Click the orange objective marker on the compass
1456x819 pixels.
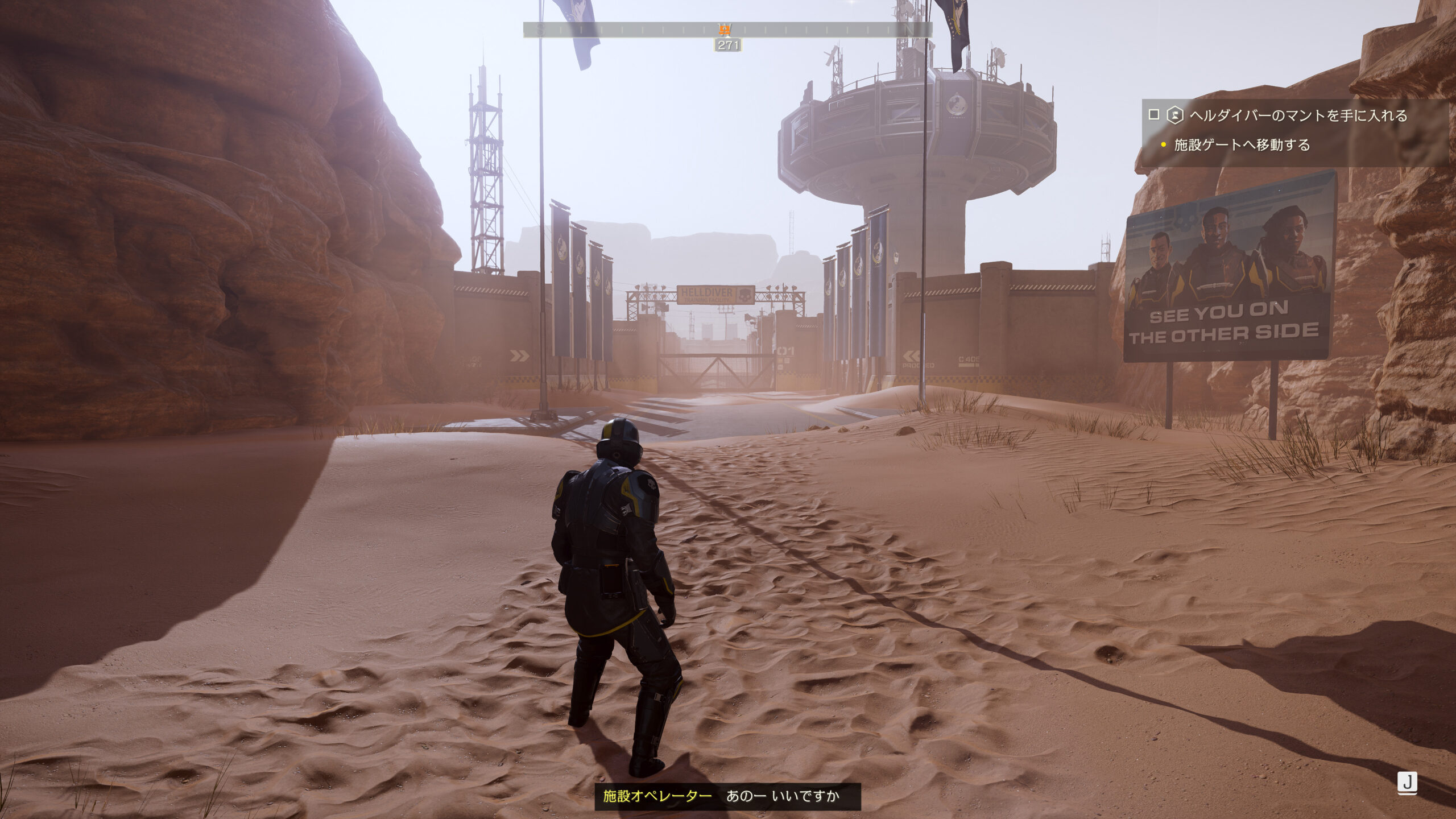coord(725,29)
